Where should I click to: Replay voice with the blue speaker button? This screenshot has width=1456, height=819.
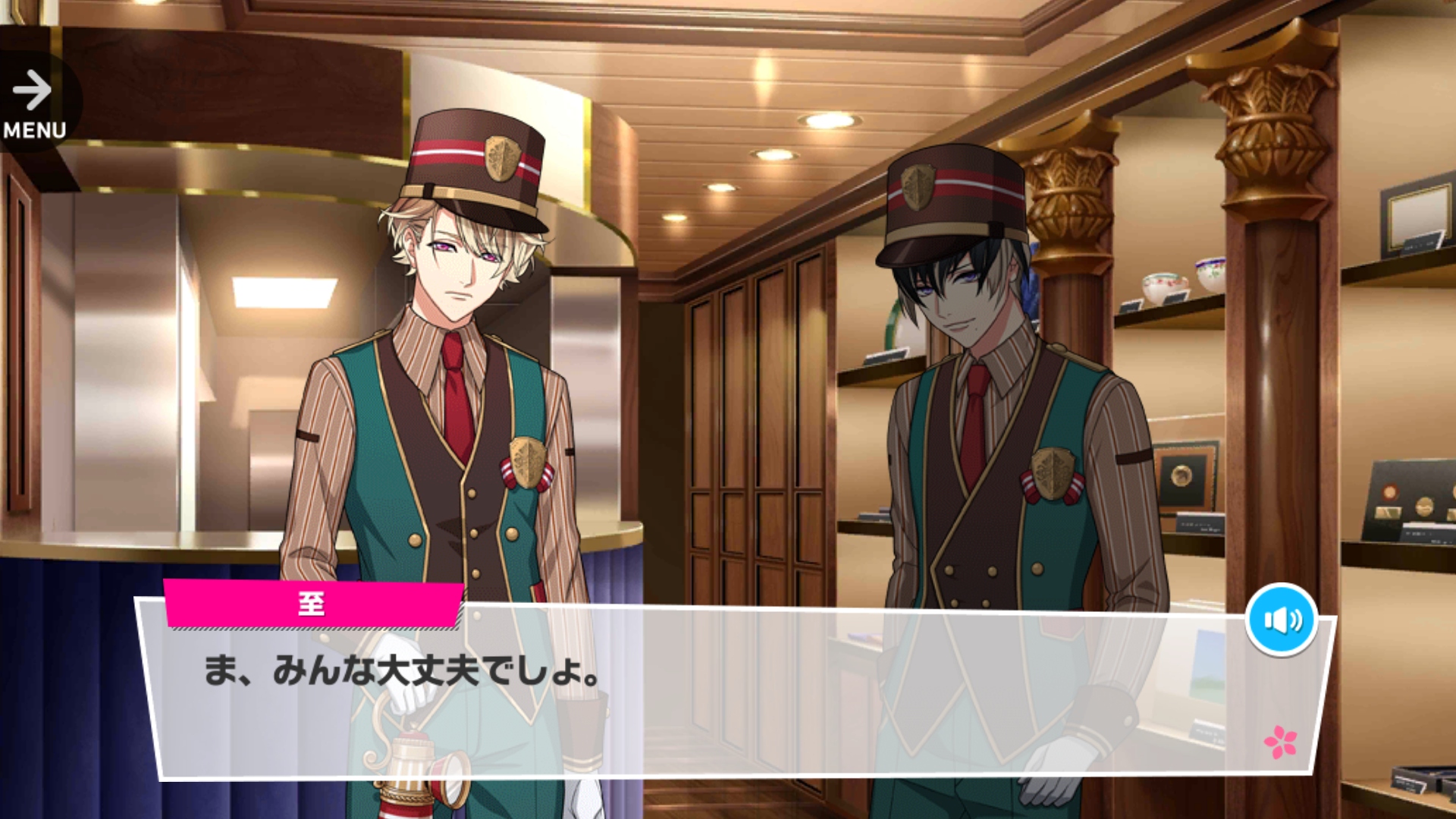(x=1281, y=620)
